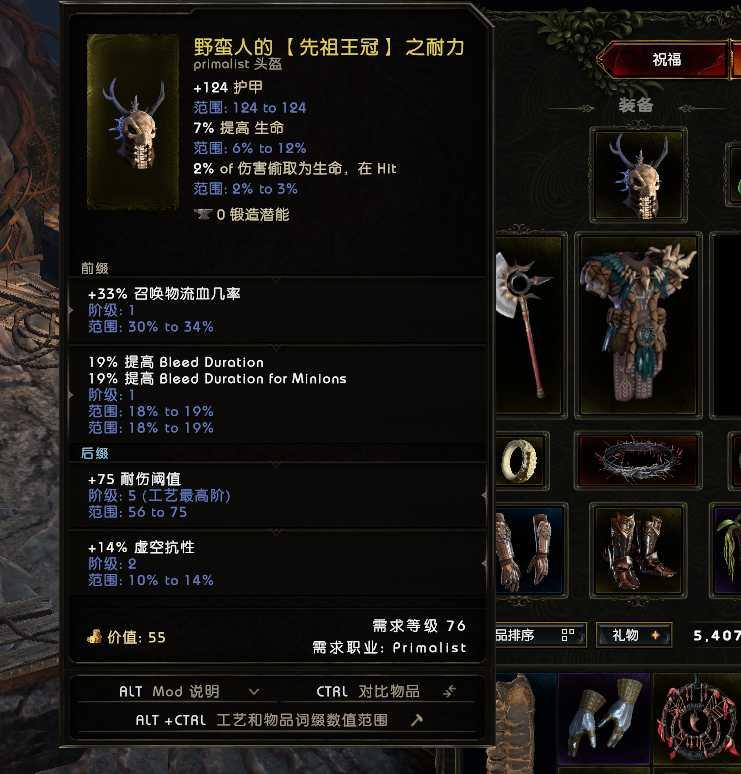Switch to the 祝福 tab

[x=665, y=59]
